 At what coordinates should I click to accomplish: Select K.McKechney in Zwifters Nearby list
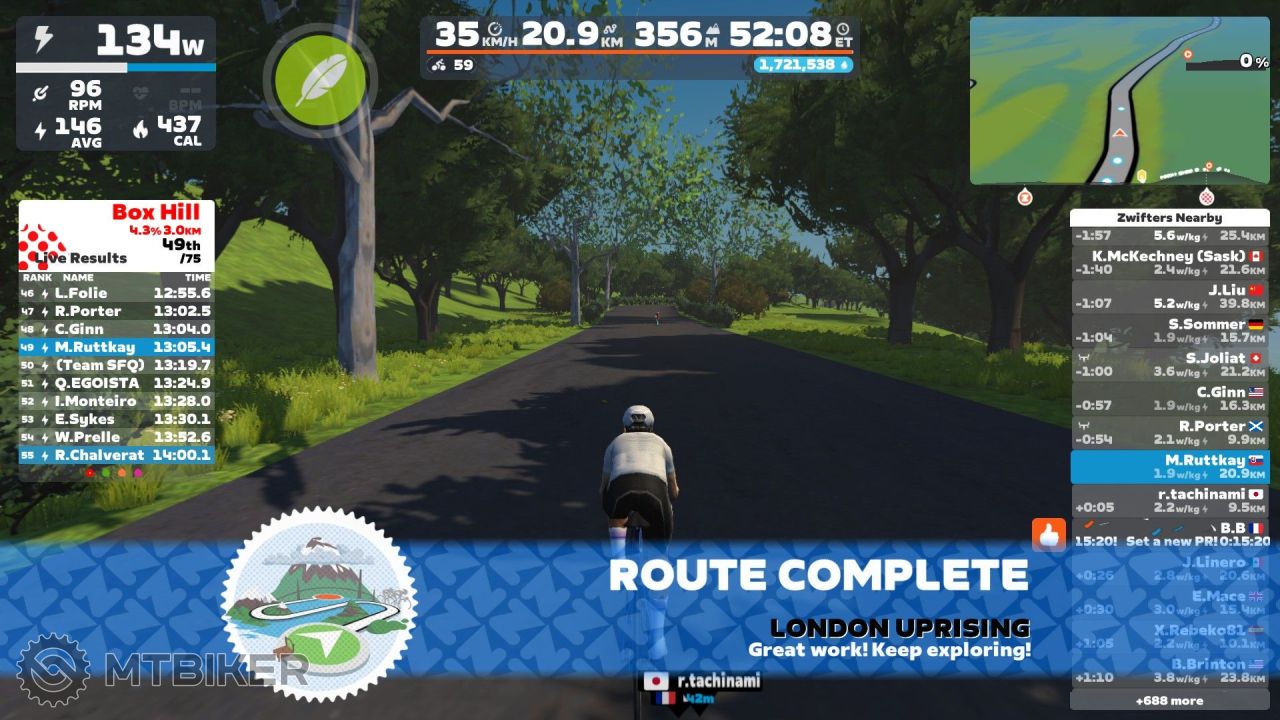tap(1168, 263)
